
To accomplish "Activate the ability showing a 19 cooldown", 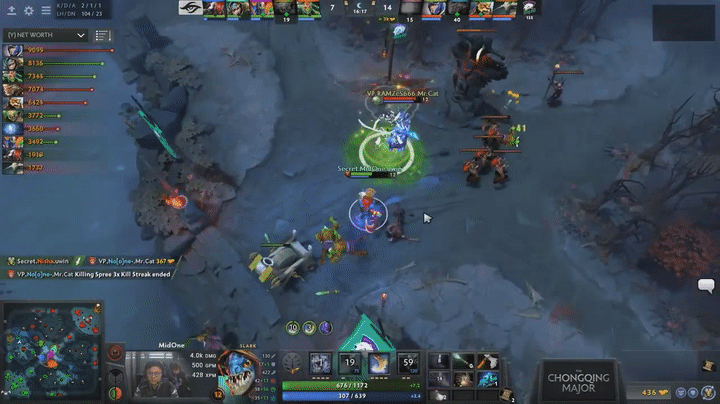I will [x=350, y=363].
